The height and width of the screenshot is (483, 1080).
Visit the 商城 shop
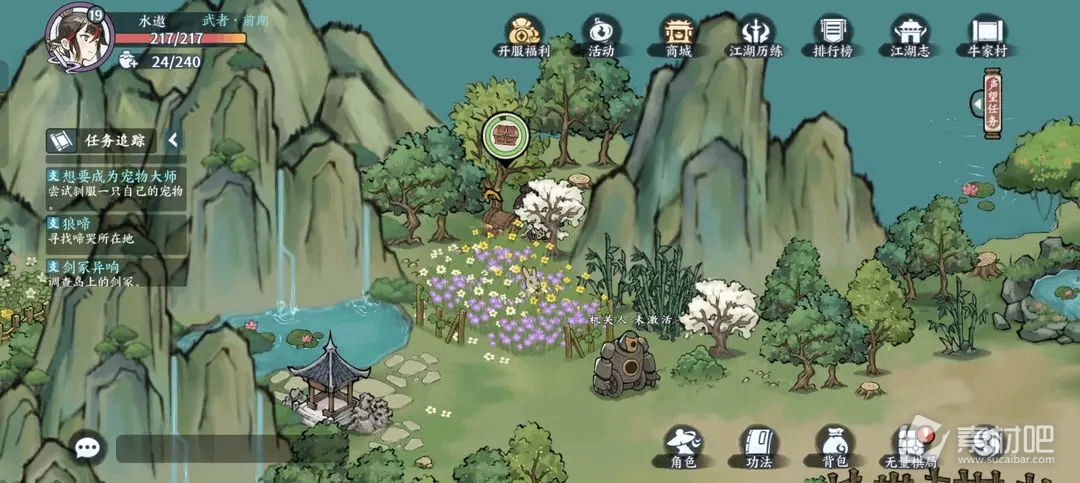click(678, 36)
